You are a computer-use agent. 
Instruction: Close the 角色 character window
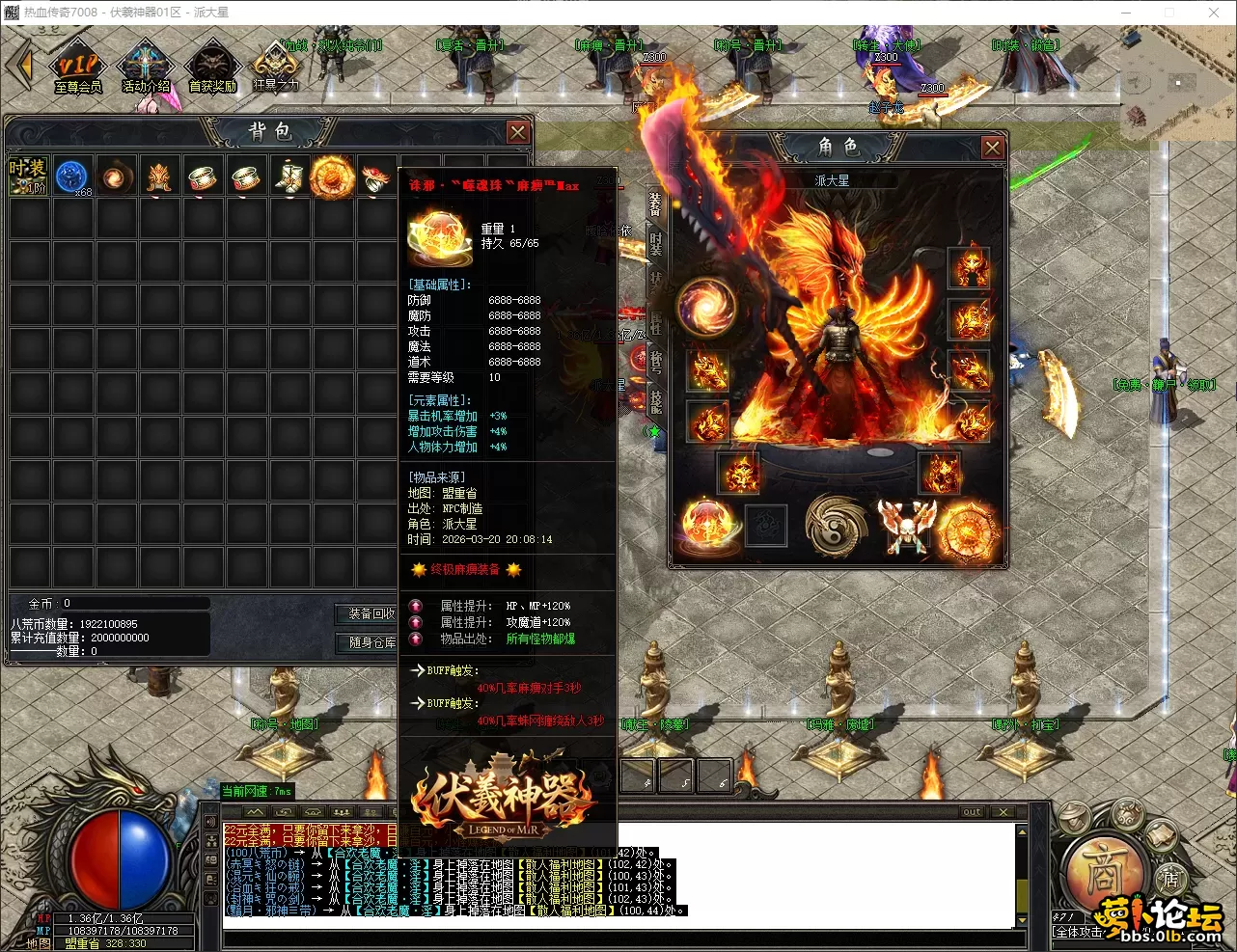[x=992, y=147]
